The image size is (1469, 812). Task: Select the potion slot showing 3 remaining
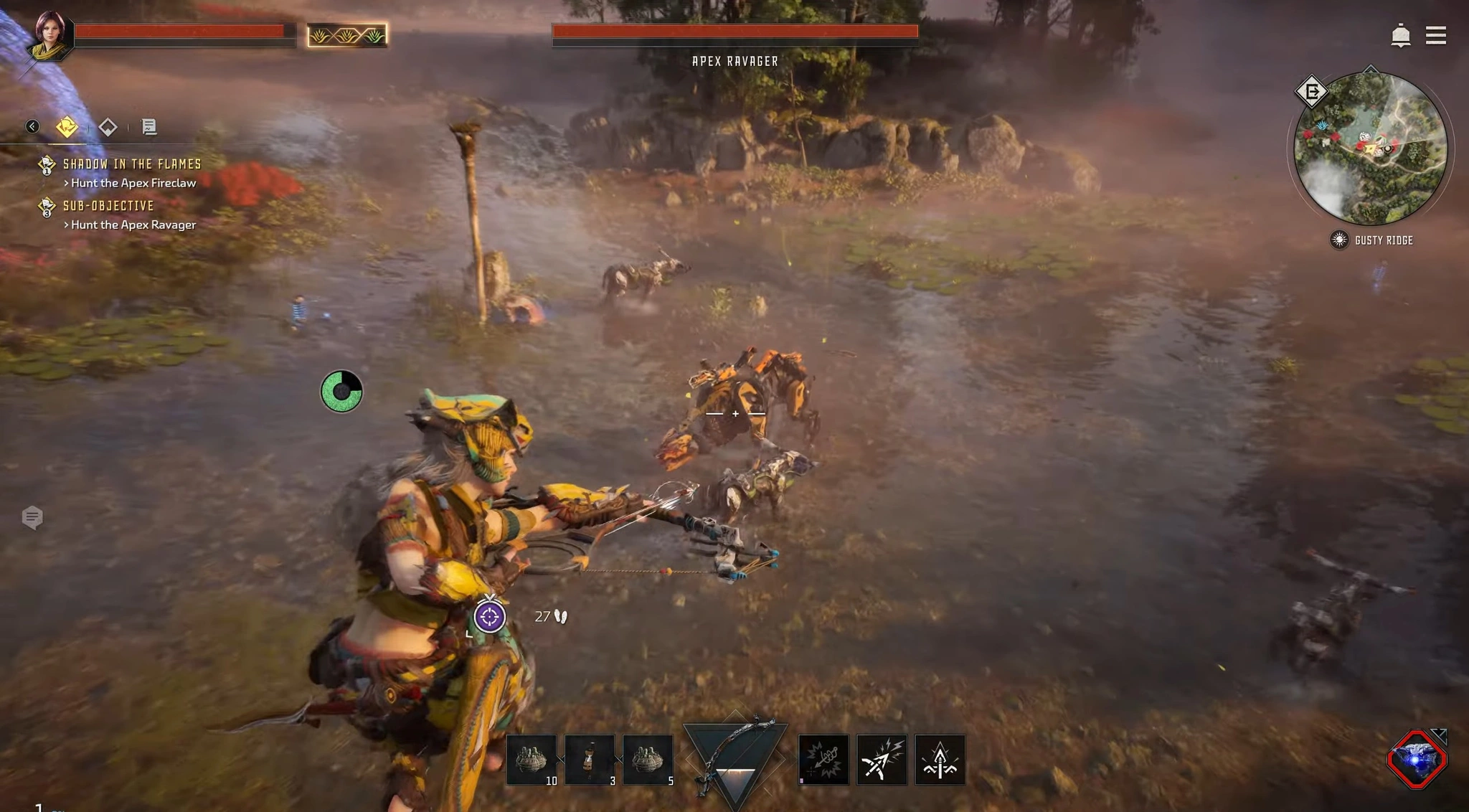591,760
